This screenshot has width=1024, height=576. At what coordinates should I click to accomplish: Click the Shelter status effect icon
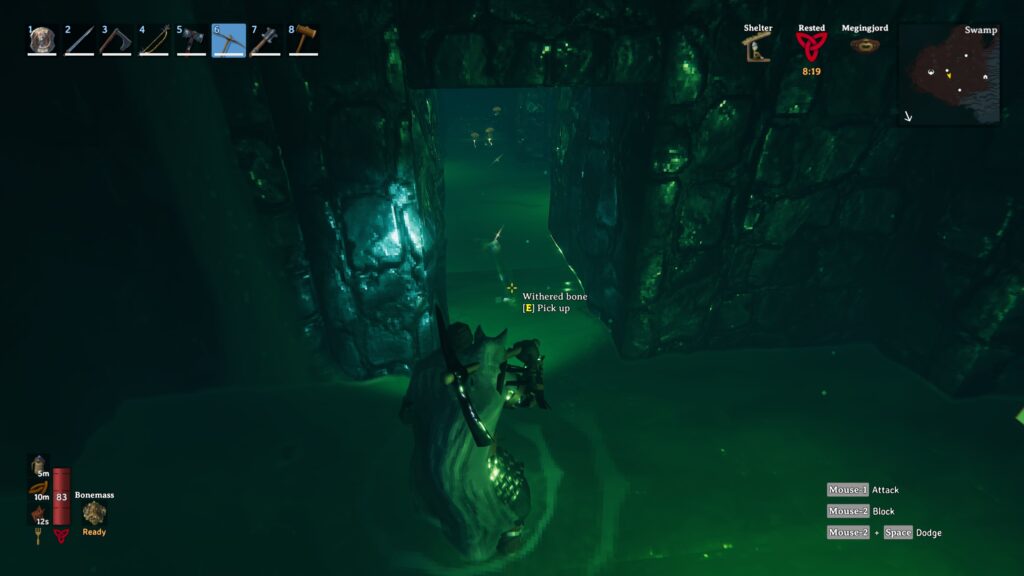click(x=757, y=46)
